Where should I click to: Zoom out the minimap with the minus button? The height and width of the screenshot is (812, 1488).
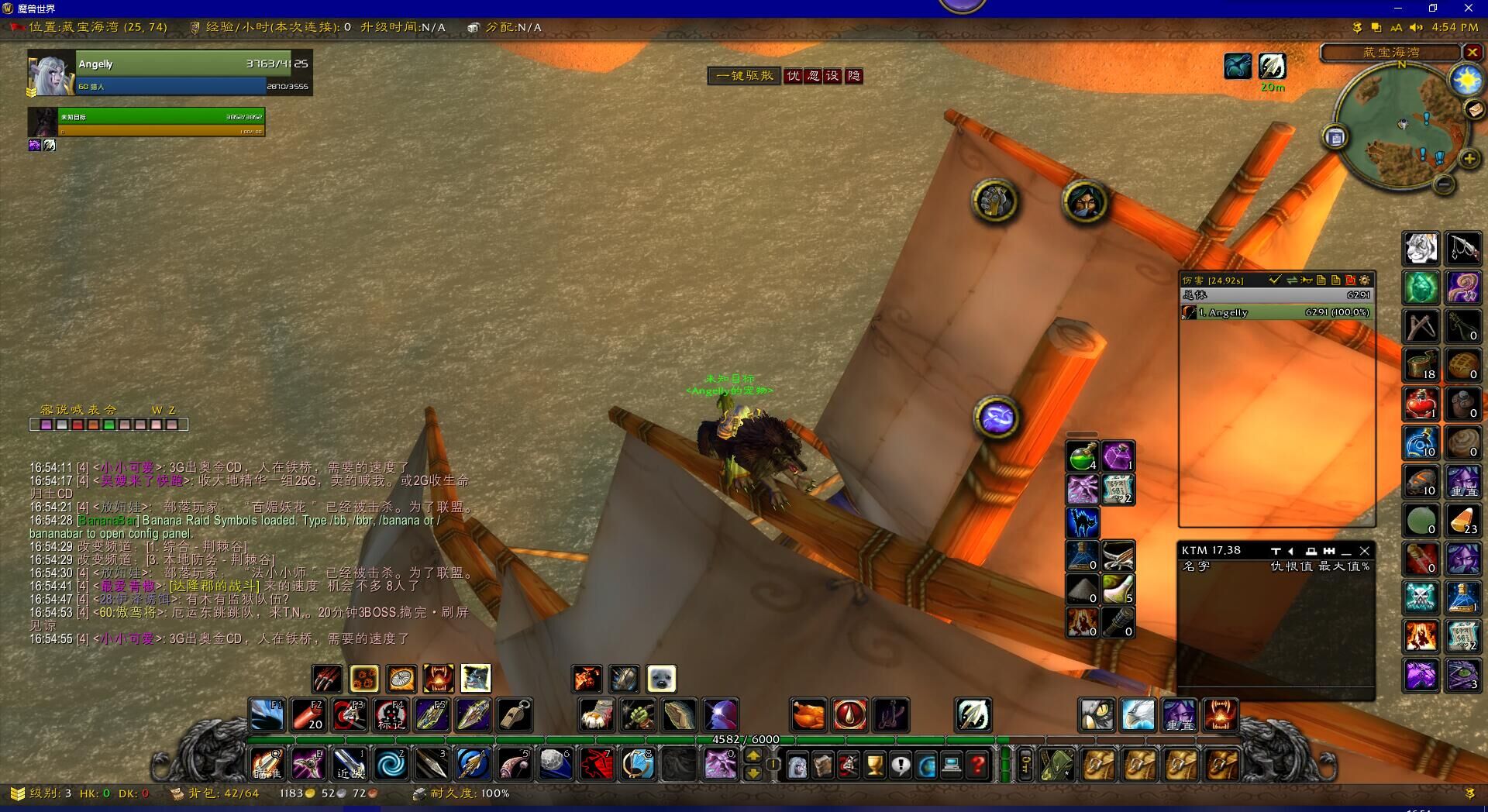(1443, 184)
